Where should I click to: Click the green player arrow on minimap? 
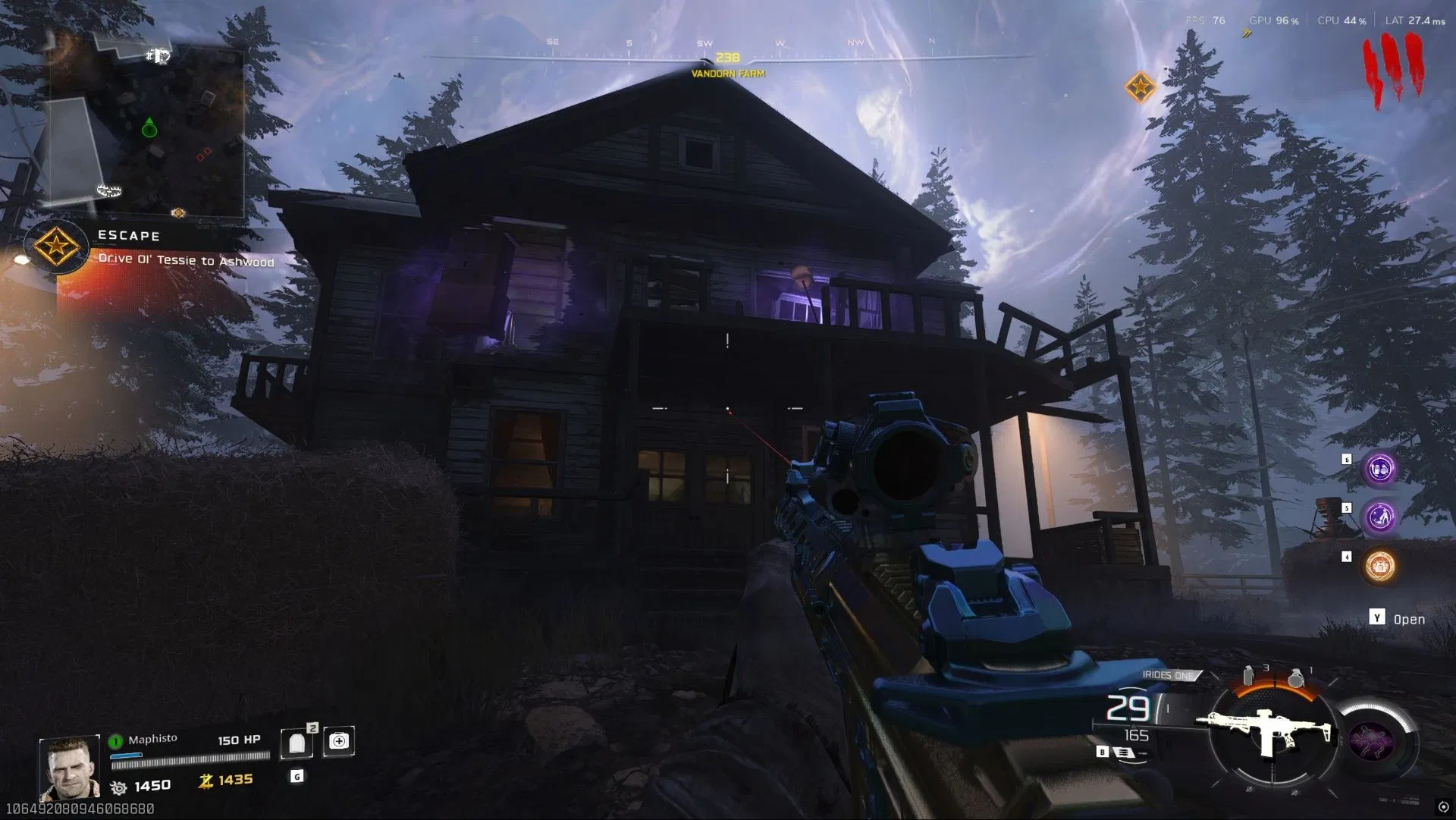149,127
